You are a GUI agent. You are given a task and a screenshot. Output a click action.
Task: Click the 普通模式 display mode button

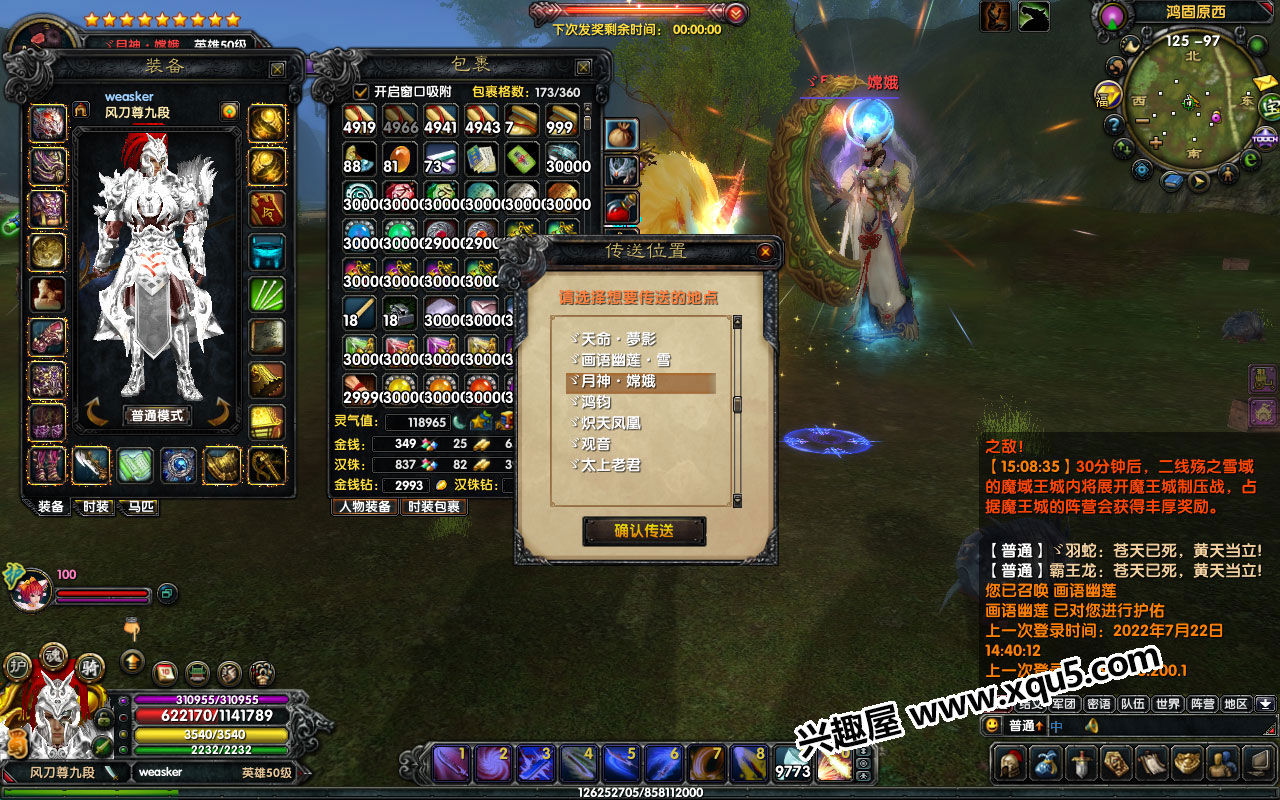point(157,415)
